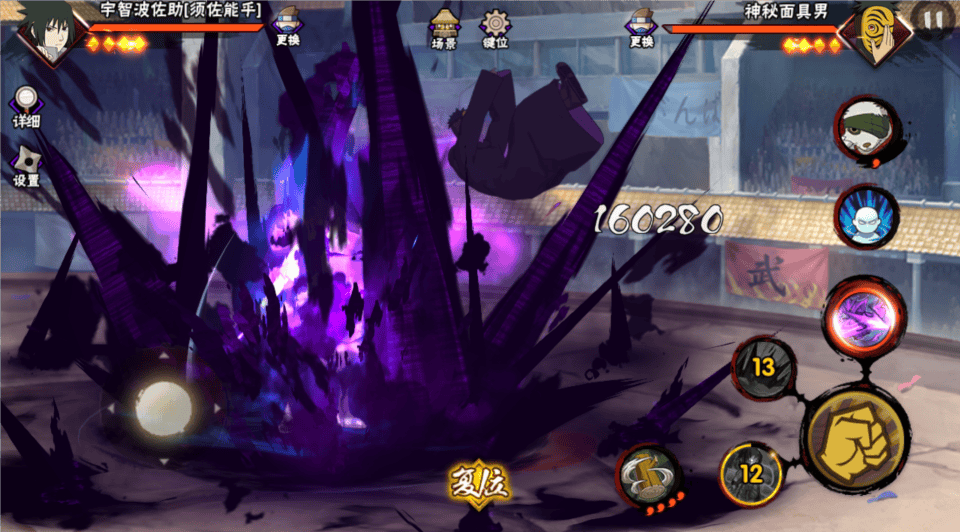Click 更换 beside Sasuke's health bar
The height and width of the screenshot is (532, 960).
tap(288, 27)
